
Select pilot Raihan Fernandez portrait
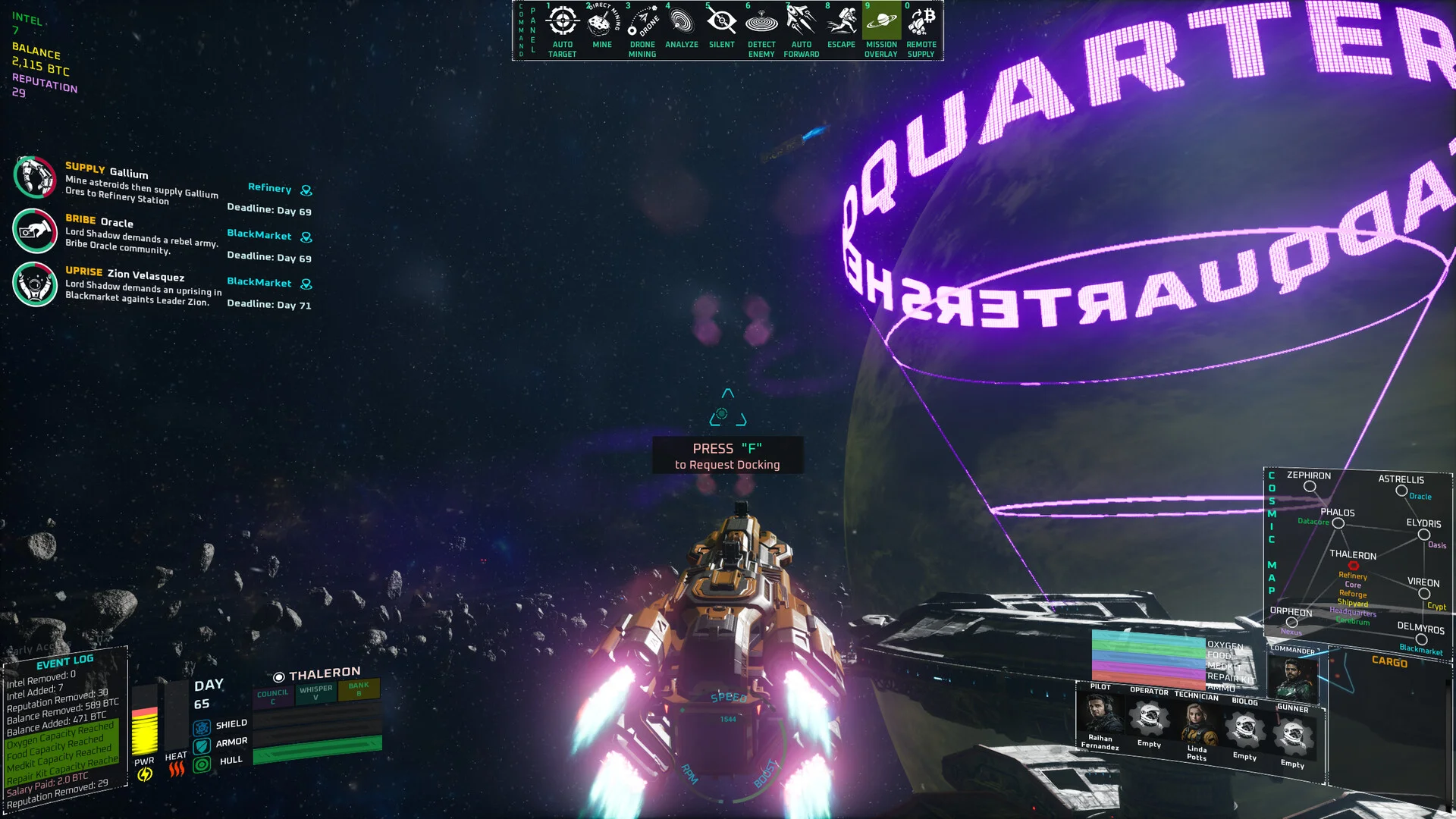1100,714
